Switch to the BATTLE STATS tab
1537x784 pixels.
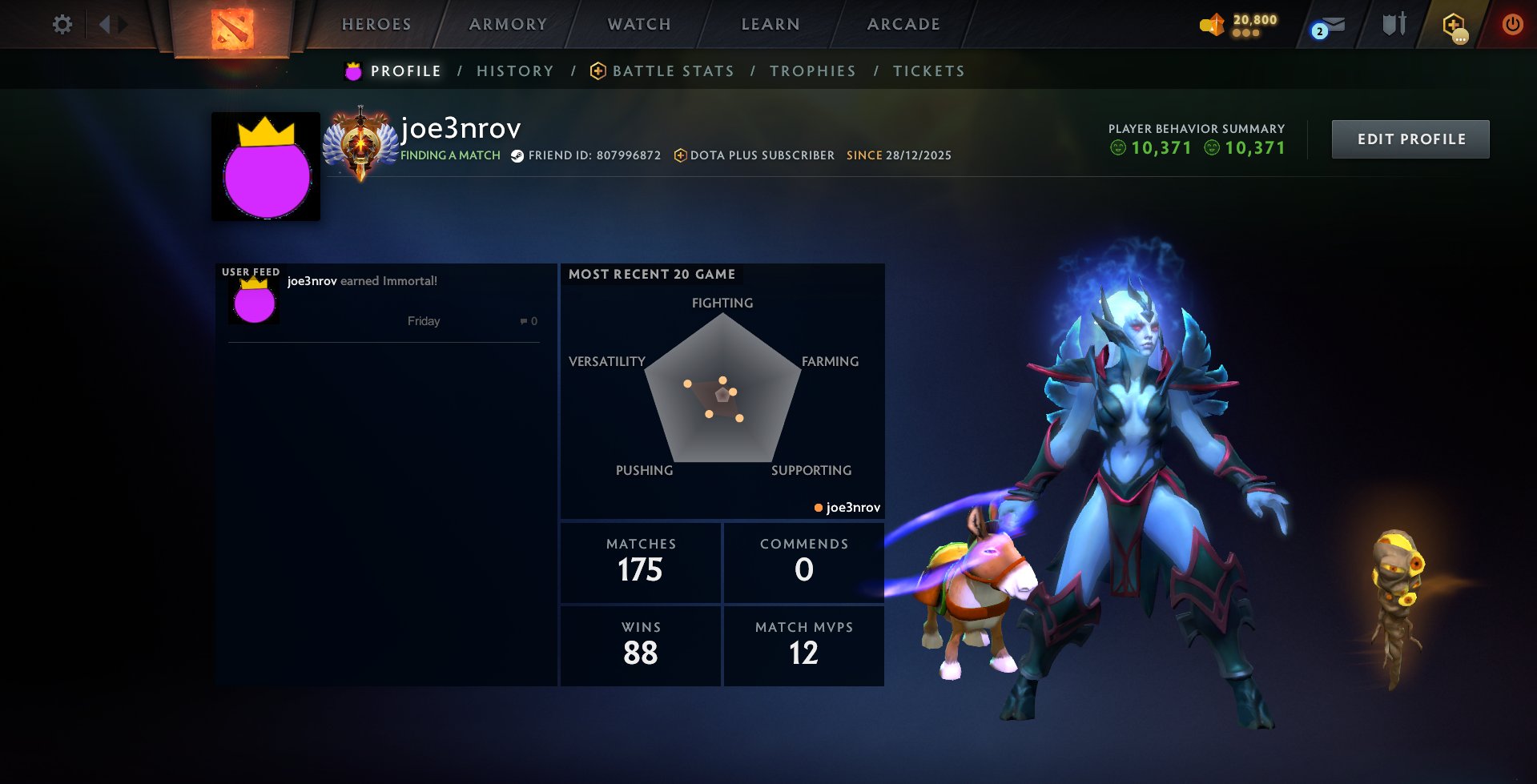coord(671,70)
